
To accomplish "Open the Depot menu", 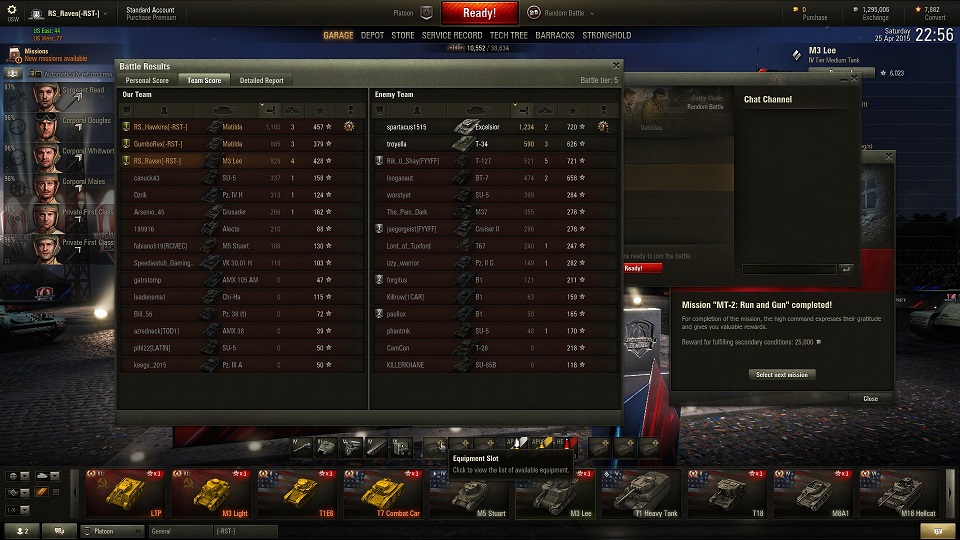I will point(372,35).
